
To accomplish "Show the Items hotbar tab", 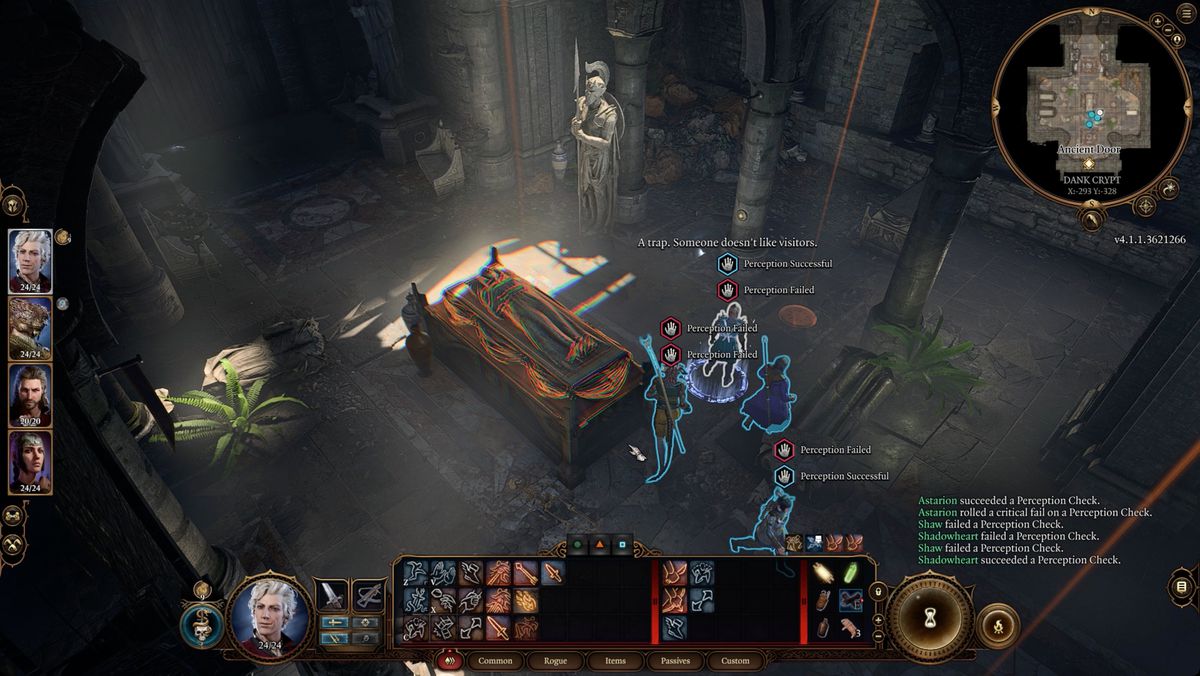I will (x=615, y=661).
